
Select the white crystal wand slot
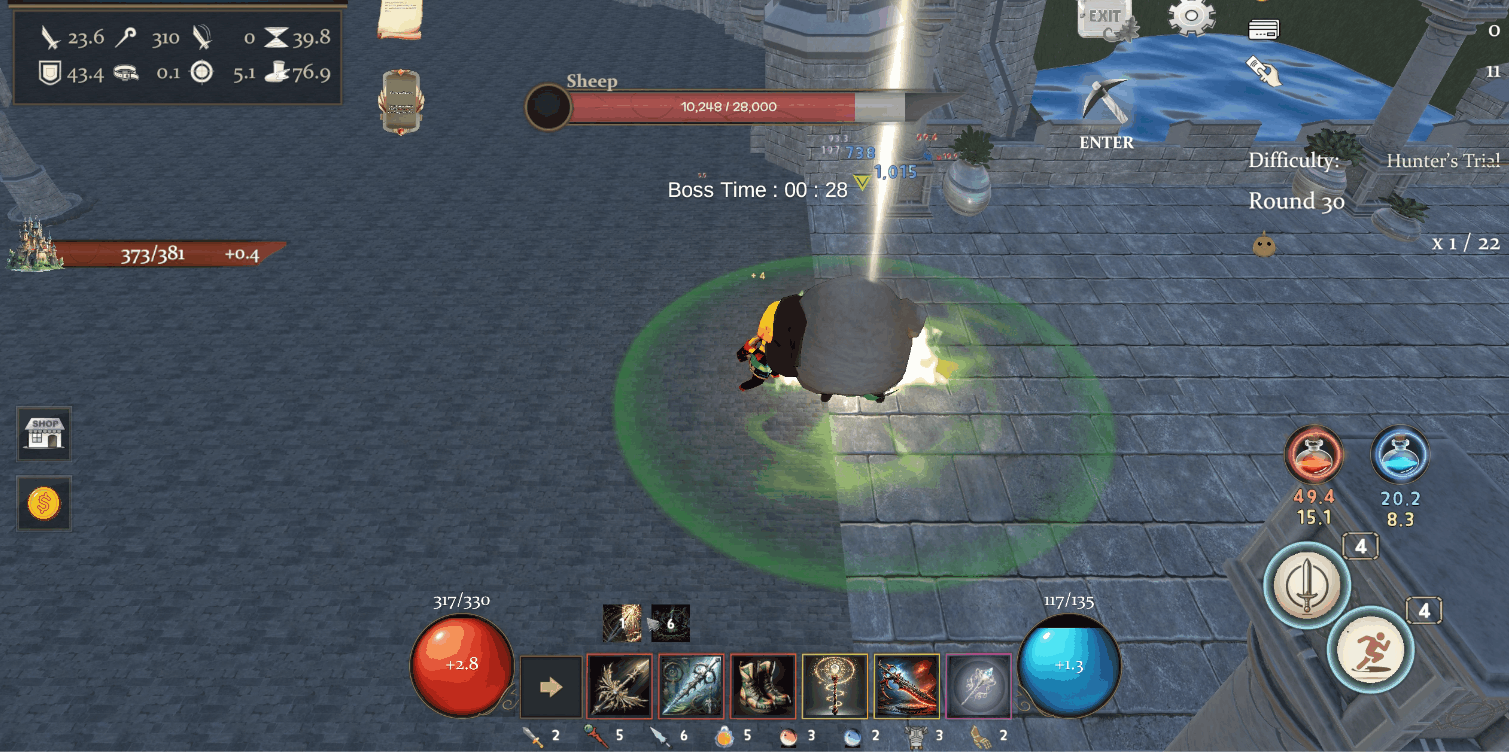pos(978,687)
